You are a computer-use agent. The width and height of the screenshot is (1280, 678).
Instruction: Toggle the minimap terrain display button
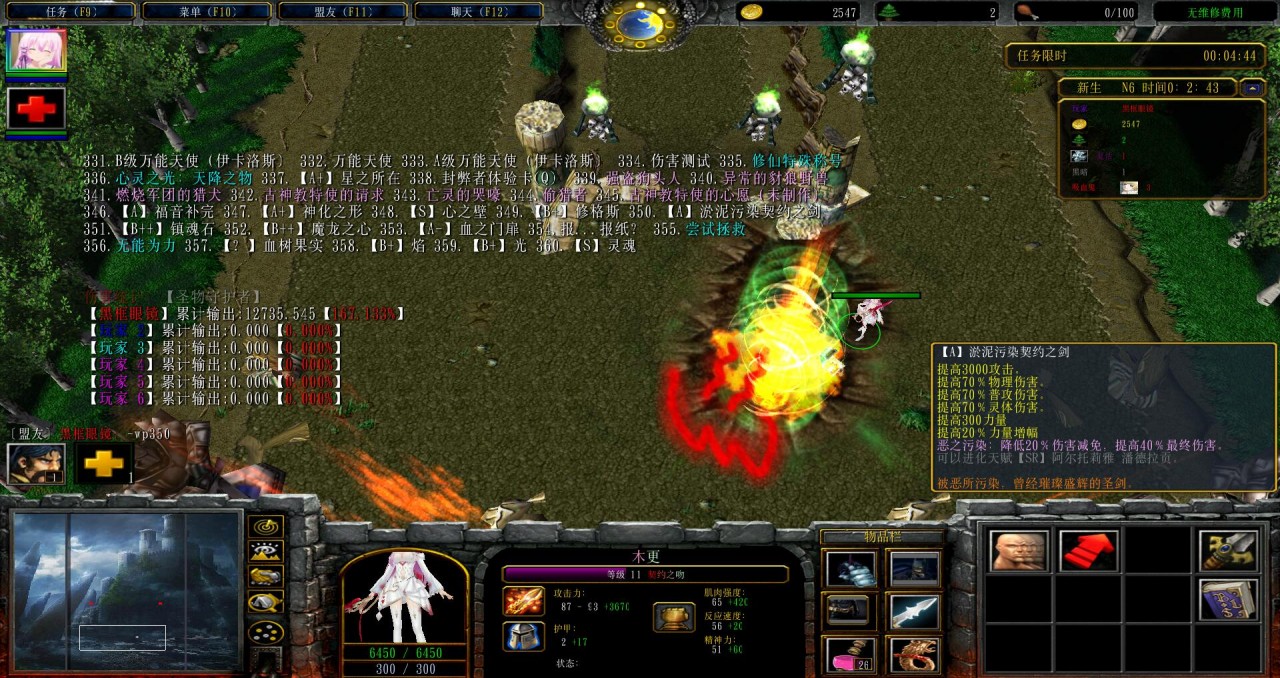(x=265, y=551)
